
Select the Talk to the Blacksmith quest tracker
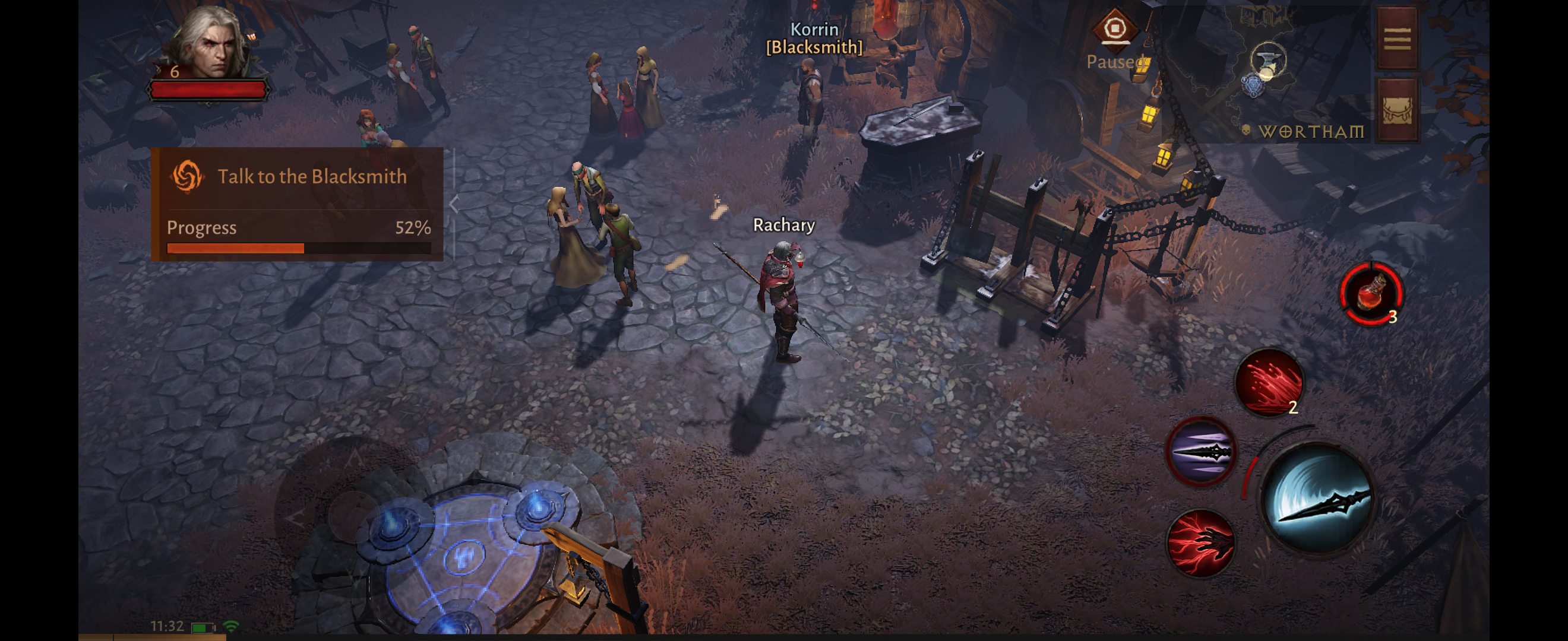tap(298, 176)
